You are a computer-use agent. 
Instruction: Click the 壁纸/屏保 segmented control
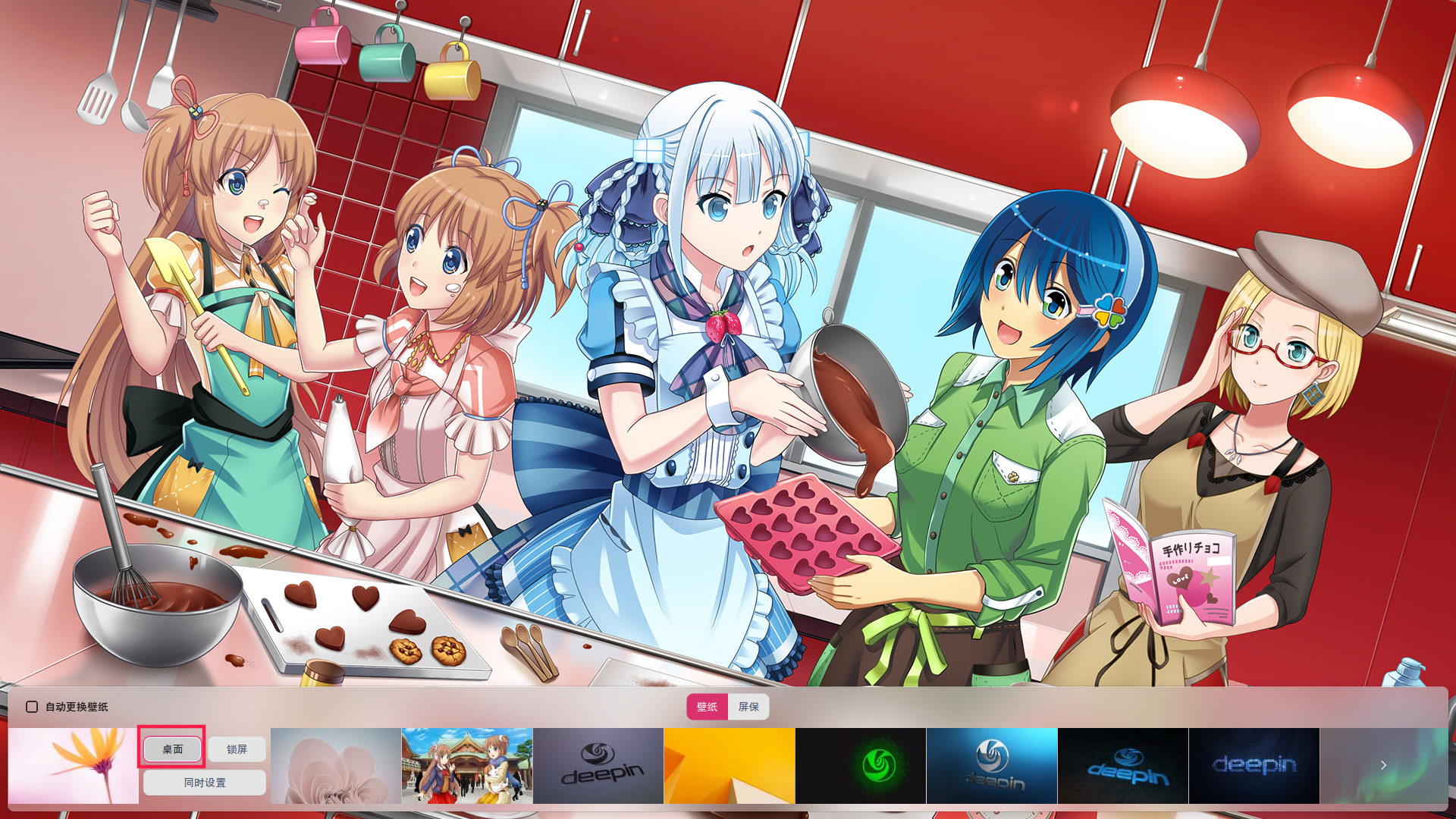(x=727, y=707)
